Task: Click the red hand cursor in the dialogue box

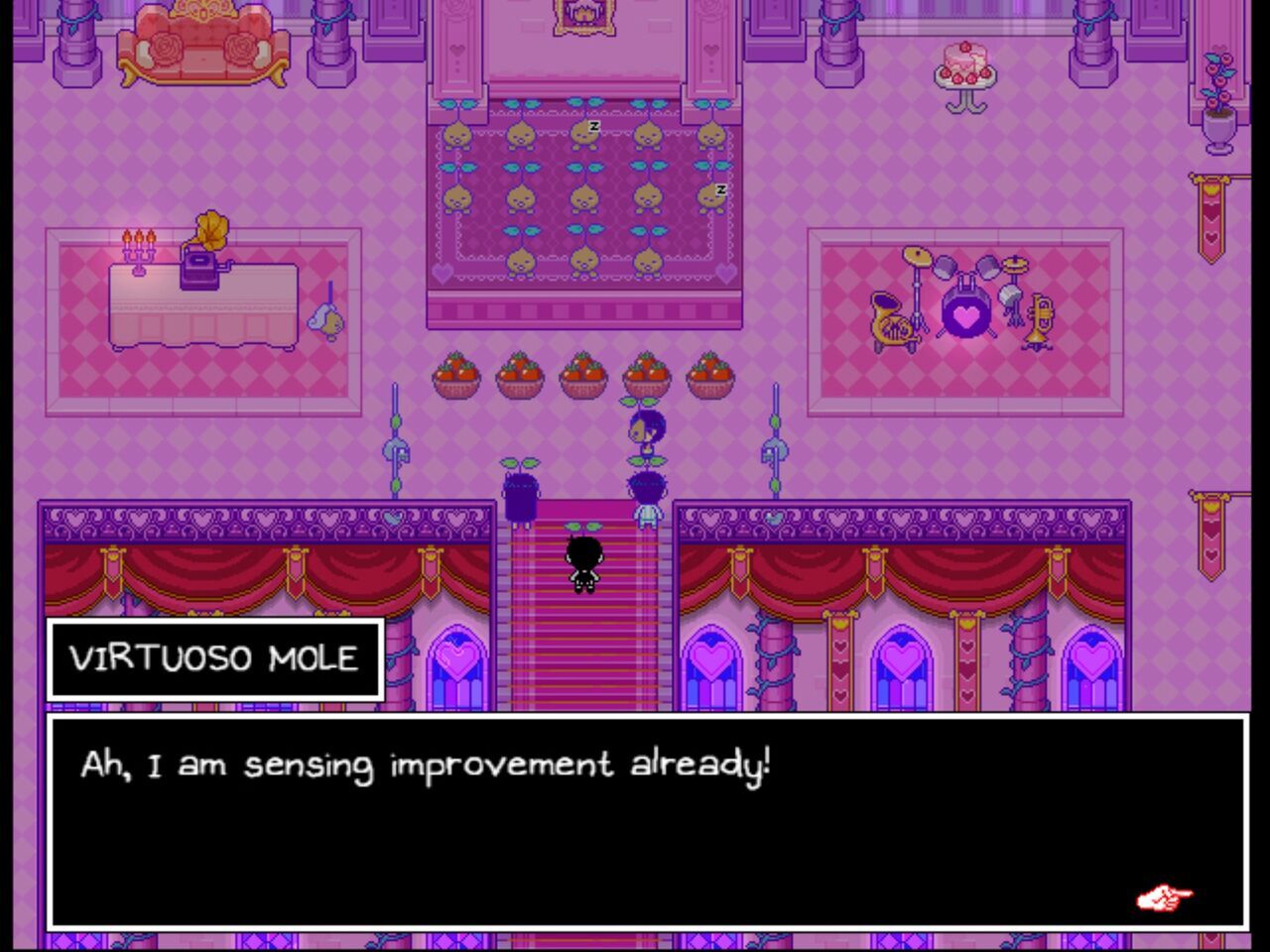Action: point(1166,895)
